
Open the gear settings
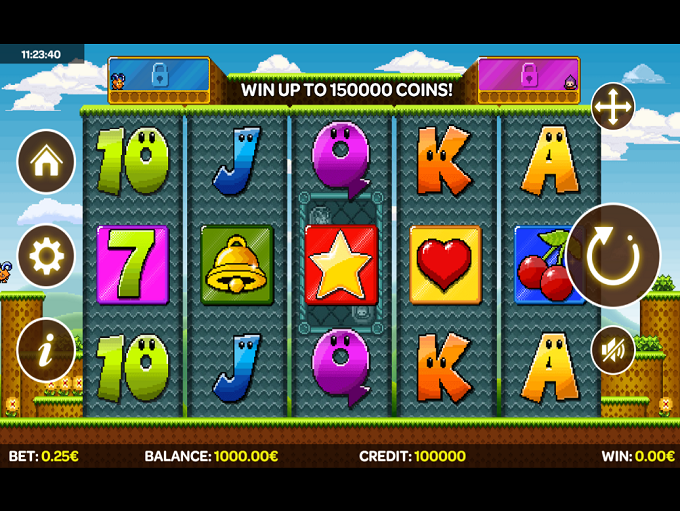click(x=46, y=256)
